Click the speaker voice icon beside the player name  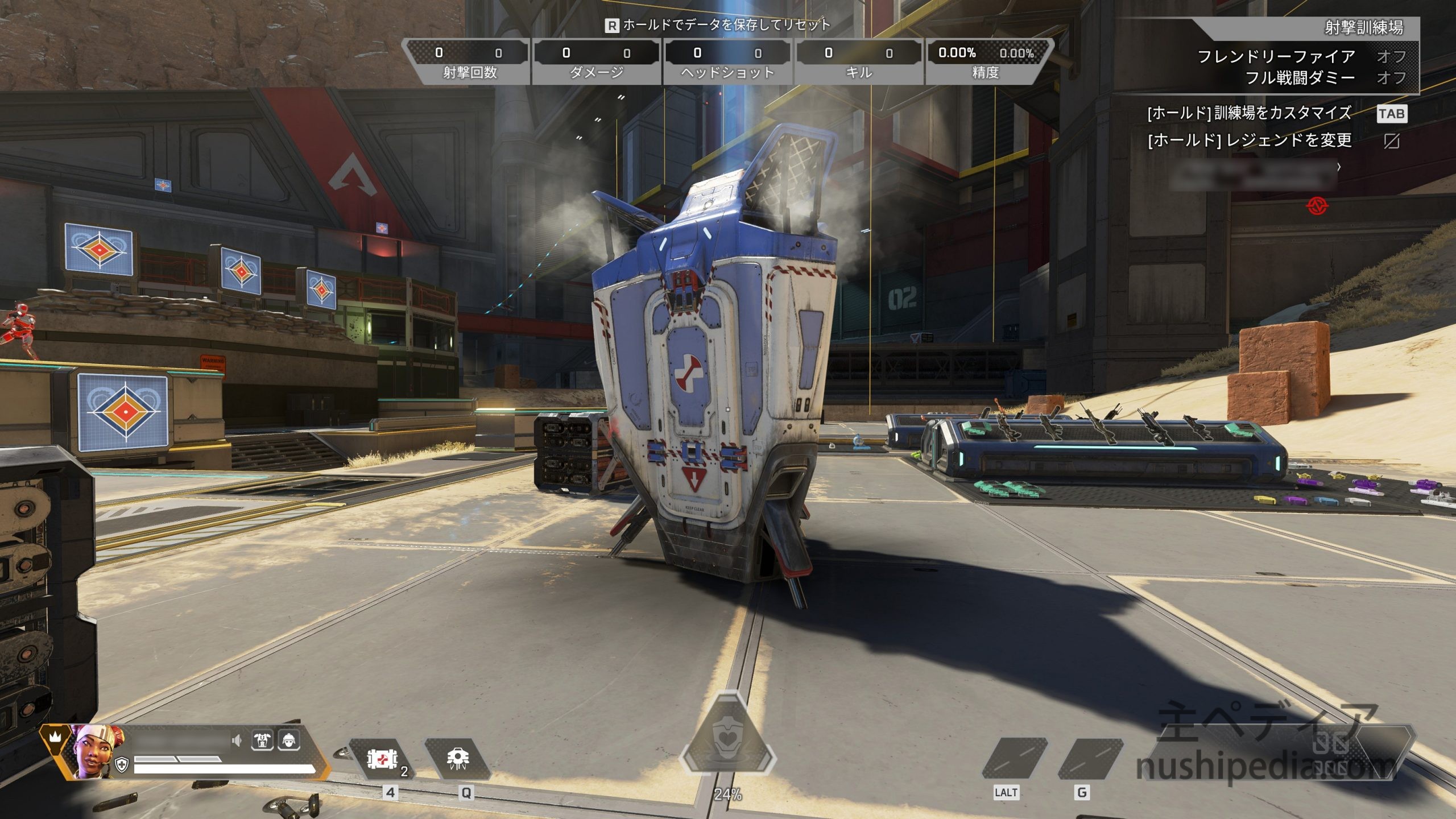pos(237,740)
